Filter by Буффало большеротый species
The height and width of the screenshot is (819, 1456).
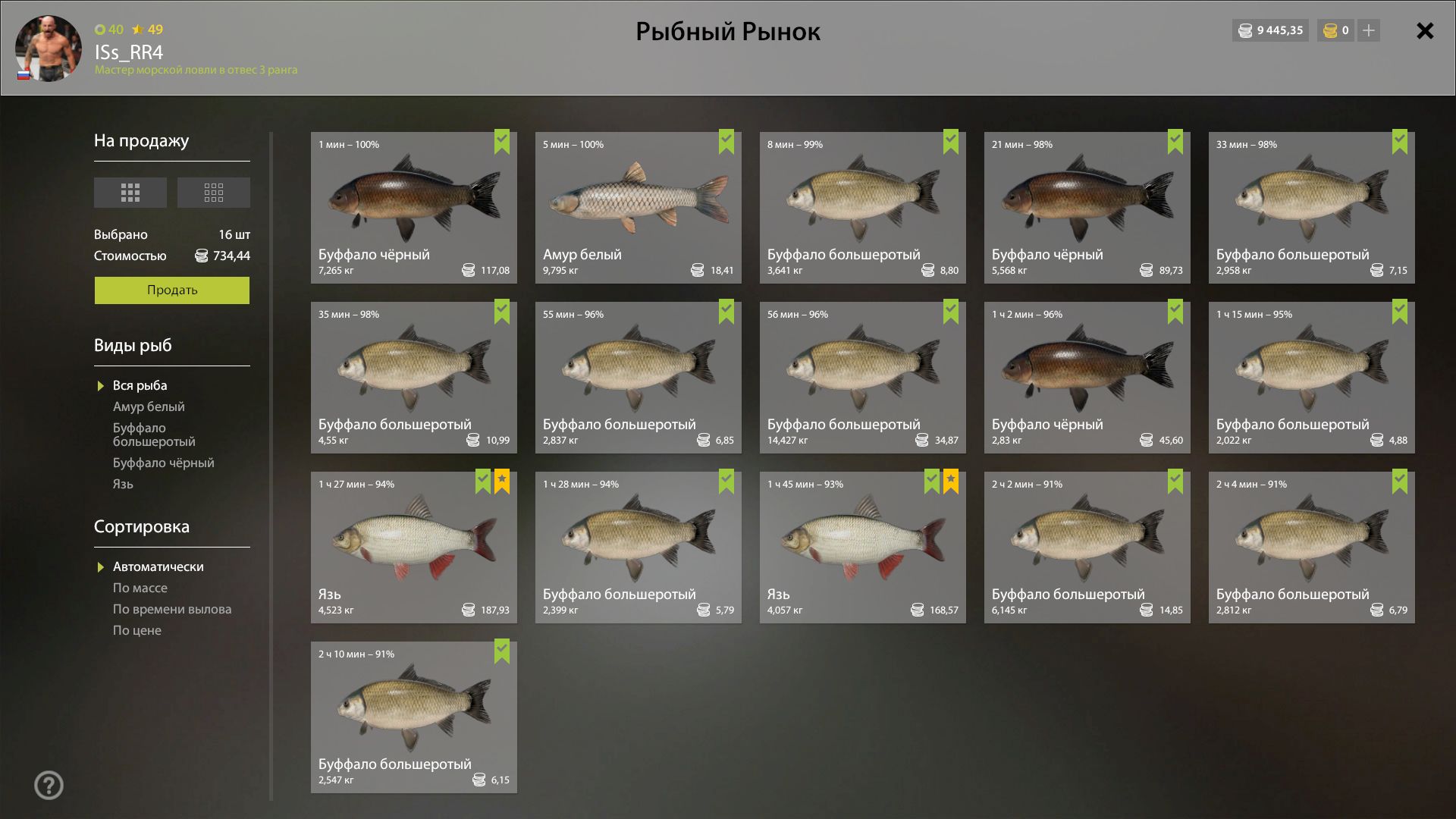154,435
